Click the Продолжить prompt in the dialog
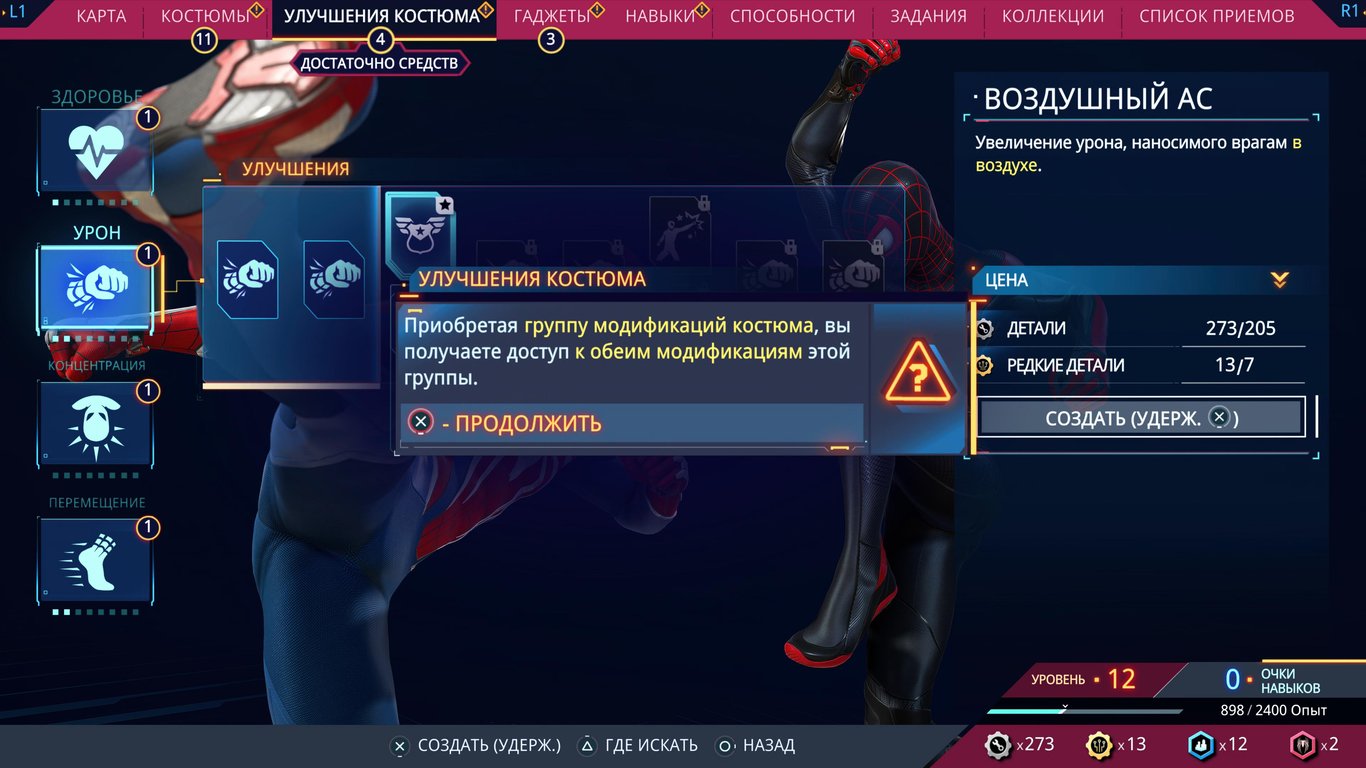1366x768 pixels. 506,423
